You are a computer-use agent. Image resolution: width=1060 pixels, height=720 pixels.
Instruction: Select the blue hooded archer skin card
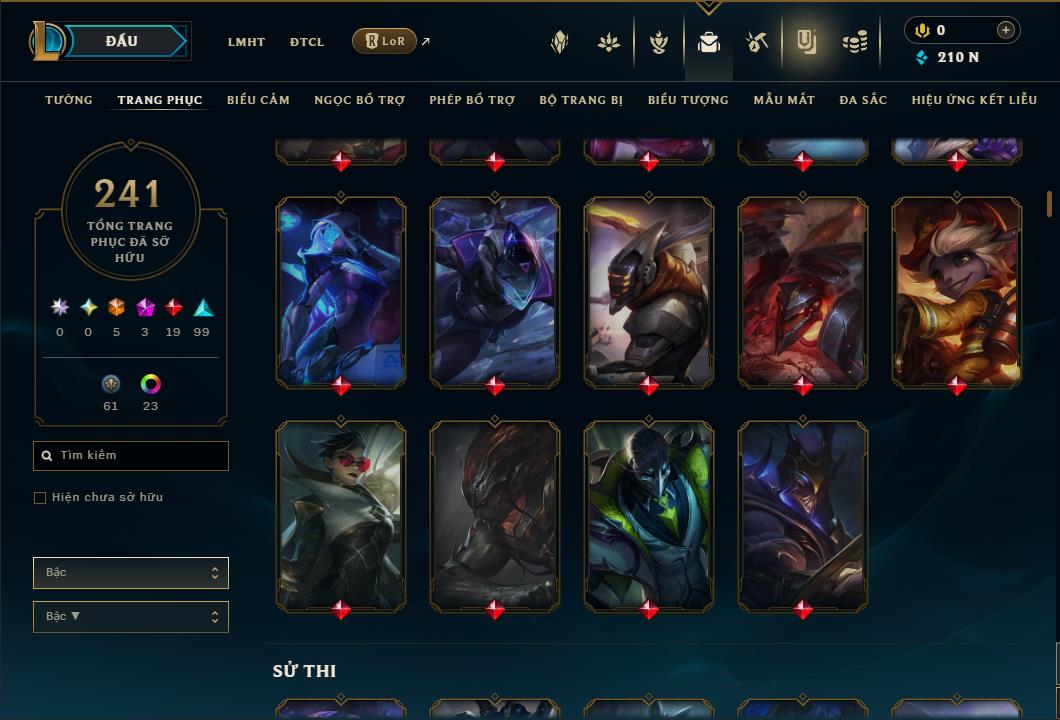pos(341,290)
